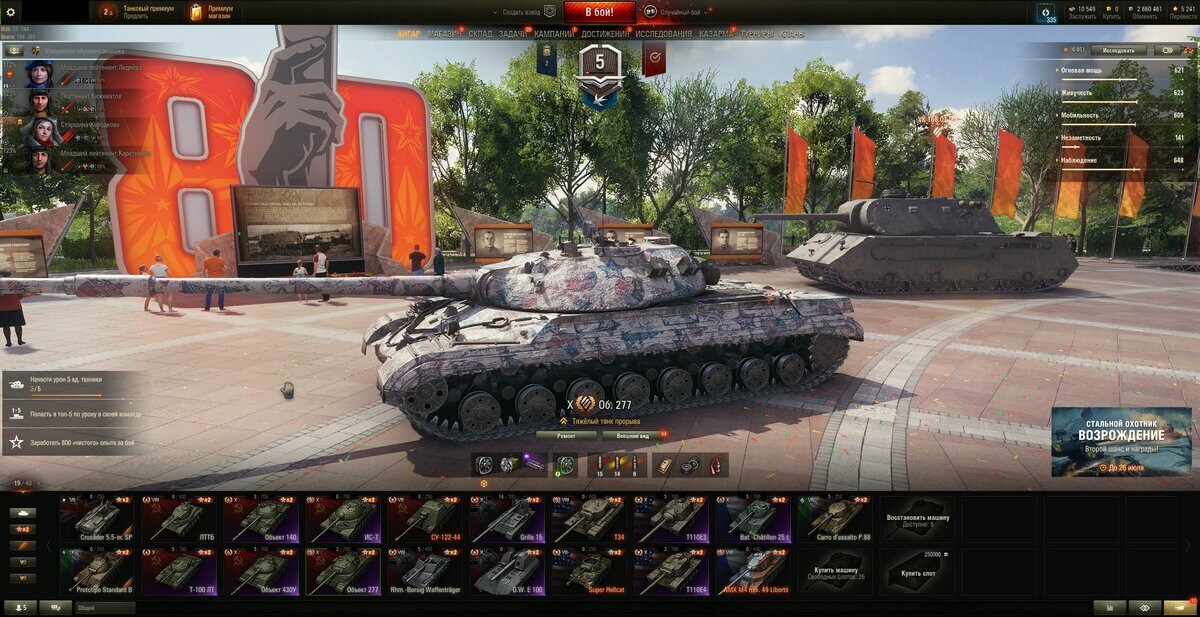Click the Ремонт repair button
This screenshot has height=617, width=1200.
[x=566, y=435]
